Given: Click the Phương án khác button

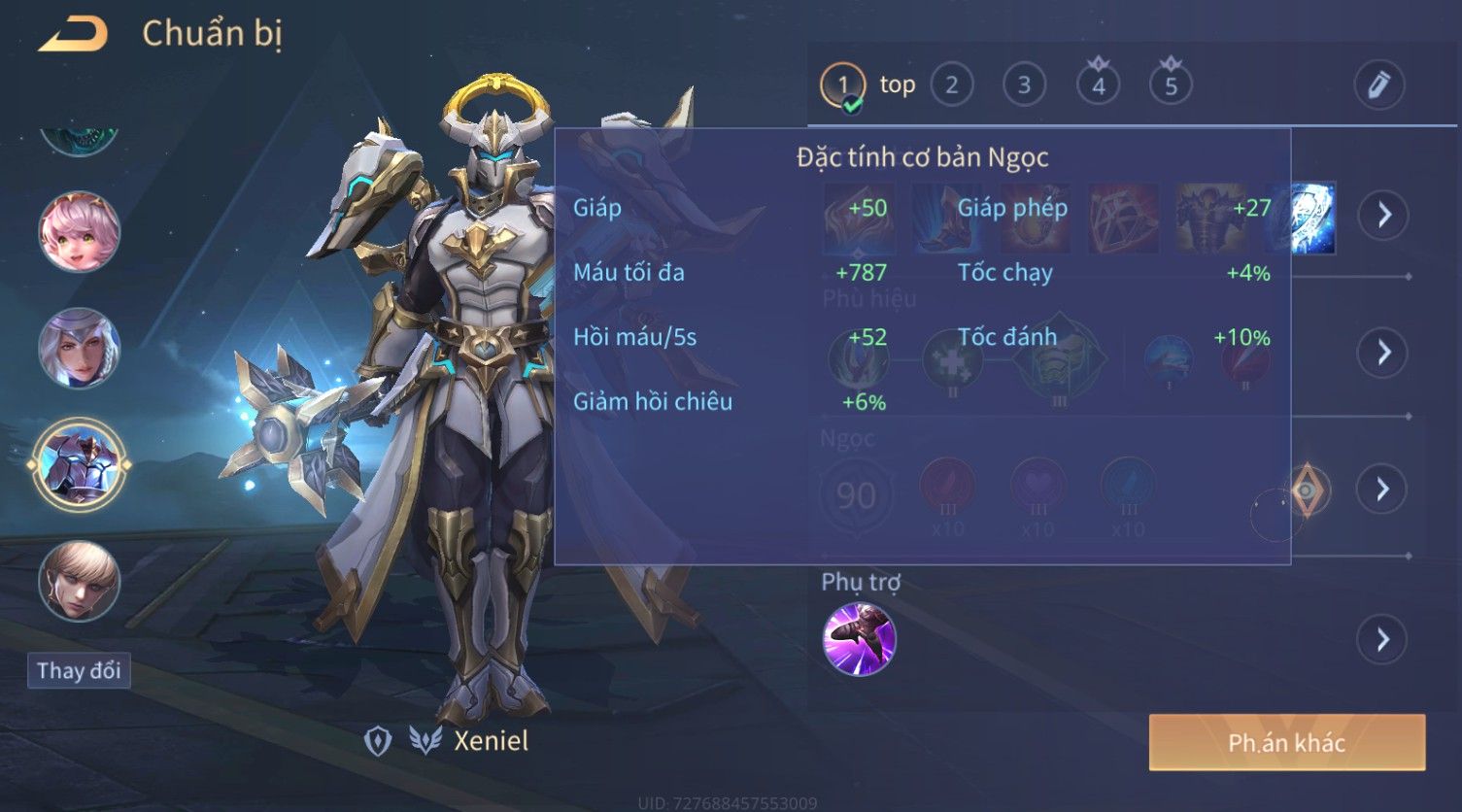Looking at the screenshot, I should [x=1286, y=743].
